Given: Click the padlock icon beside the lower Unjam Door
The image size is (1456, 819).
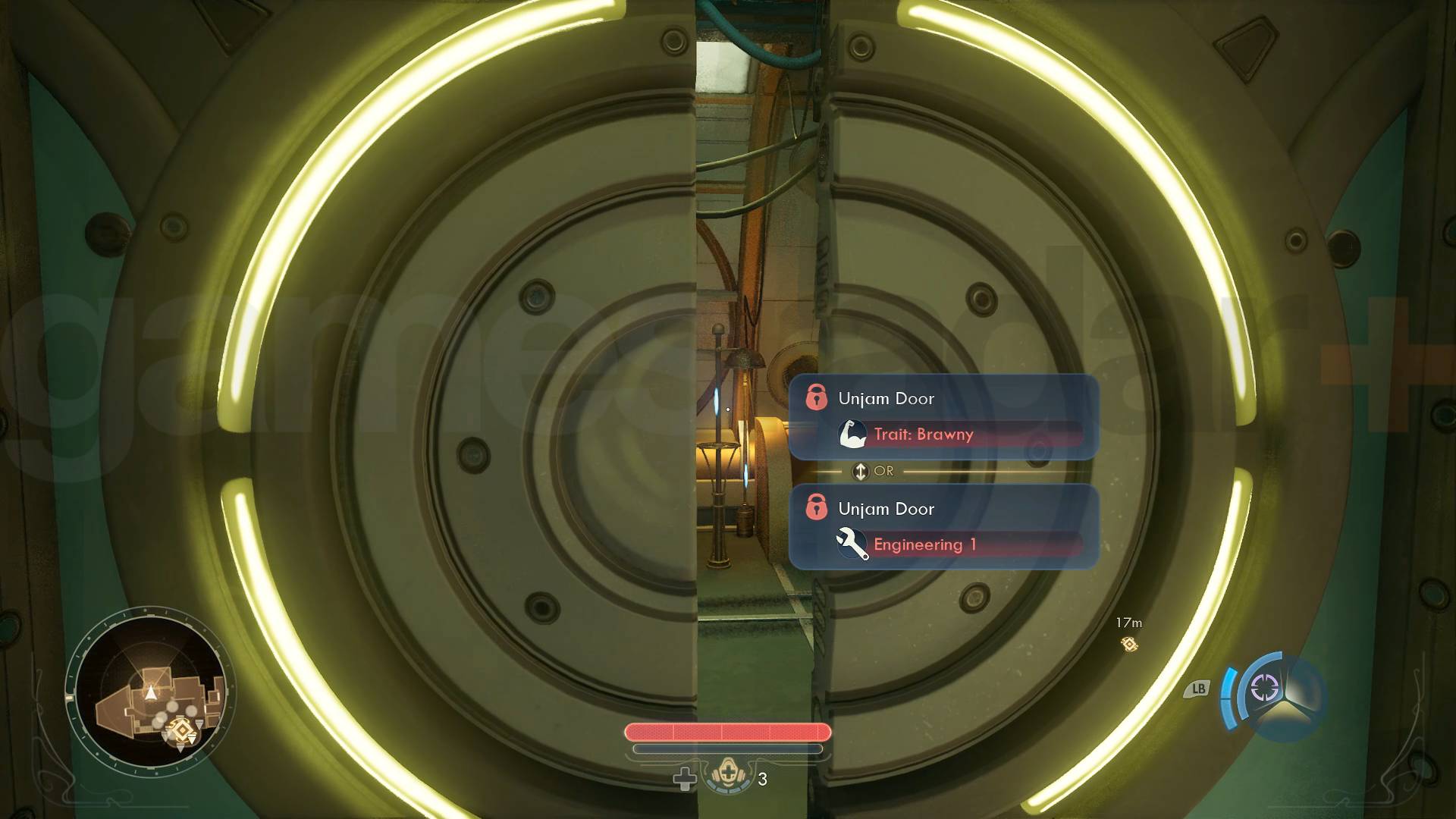Looking at the screenshot, I should click(x=818, y=509).
